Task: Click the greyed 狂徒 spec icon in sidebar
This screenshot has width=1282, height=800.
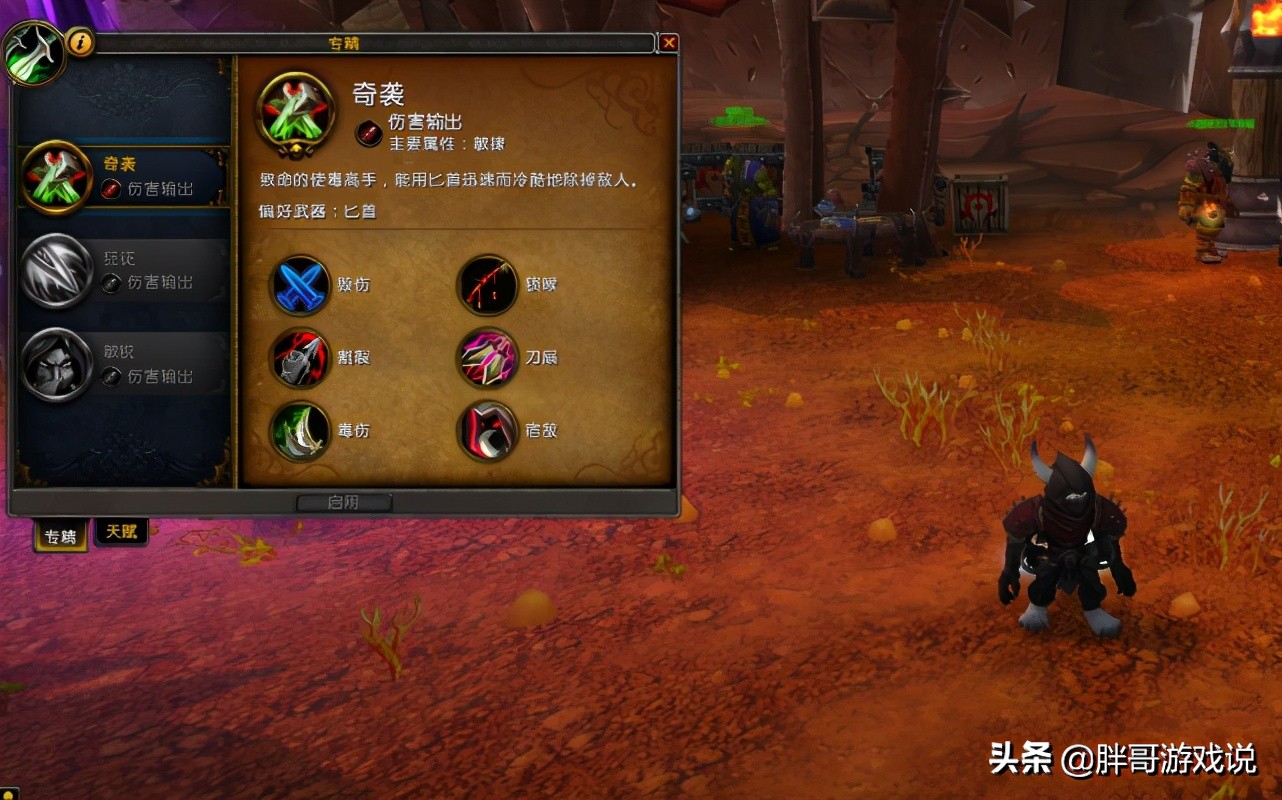Action: (57, 270)
